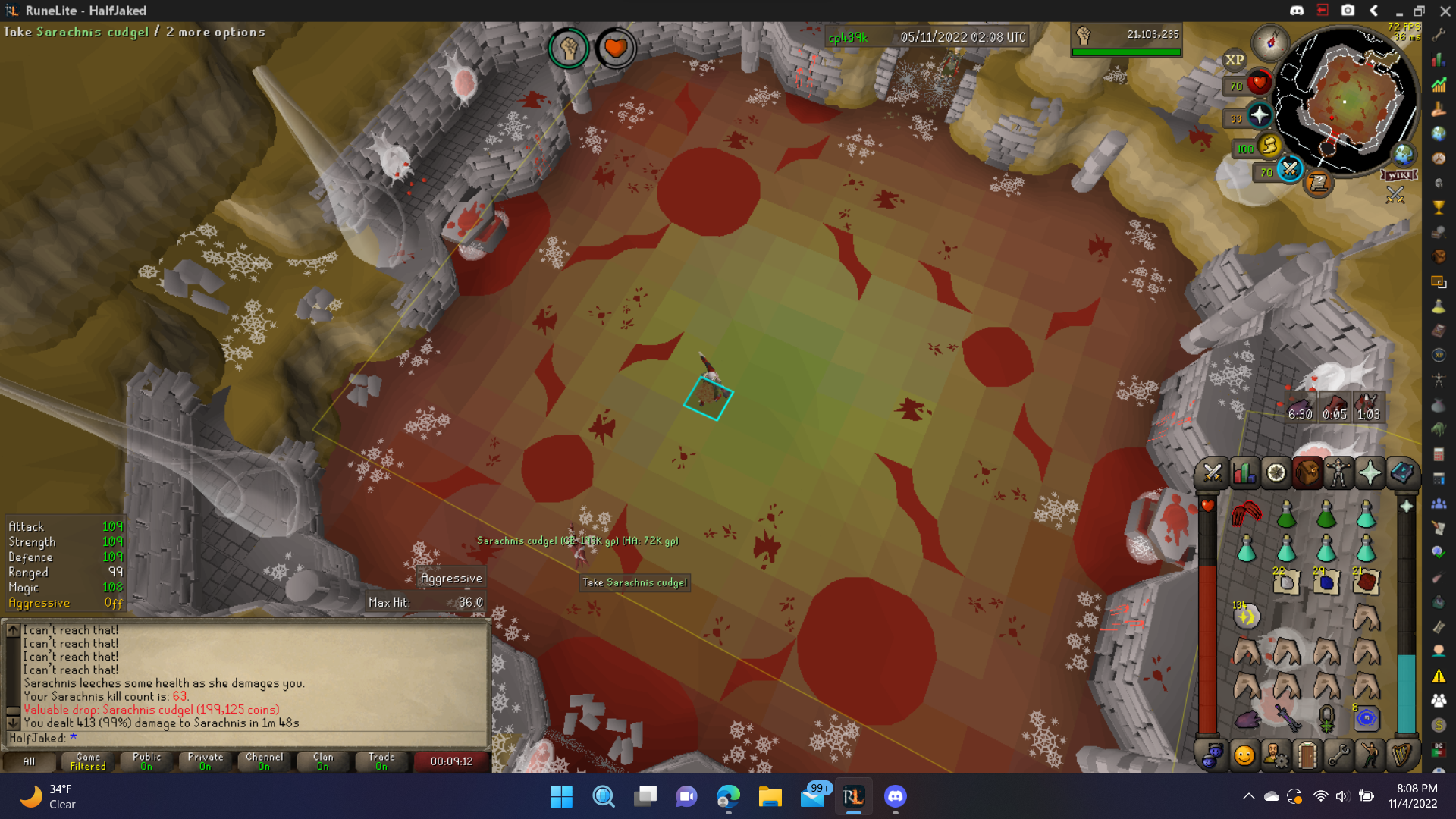Open the Prayer tab
Image resolution: width=1456 pixels, height=819 pixels.
pyautogui.click(x=1370, y=473)
